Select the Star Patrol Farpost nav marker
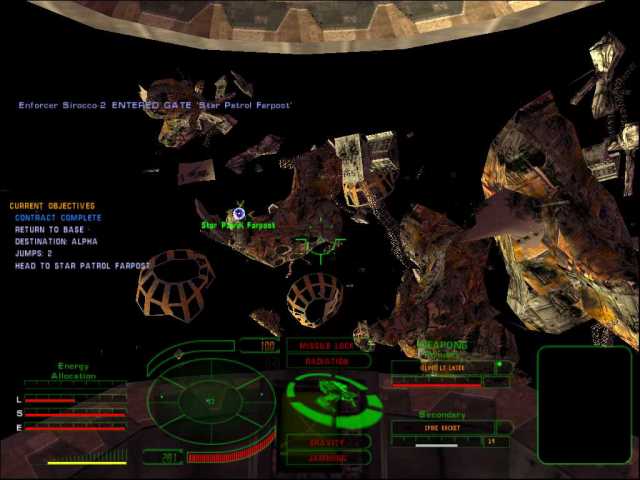 [239, 213]
